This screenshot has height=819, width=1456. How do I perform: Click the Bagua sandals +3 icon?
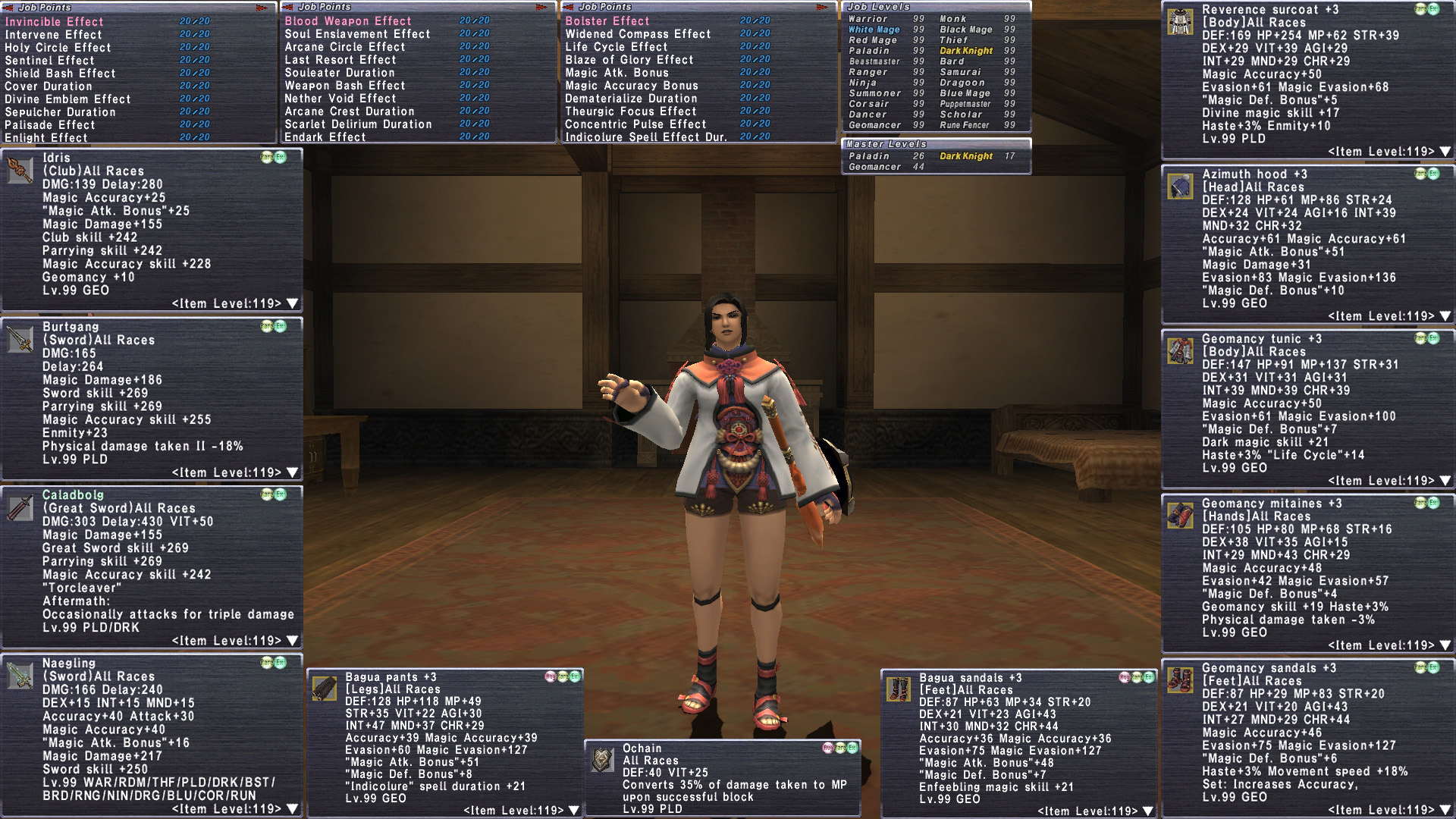[899, 690]
